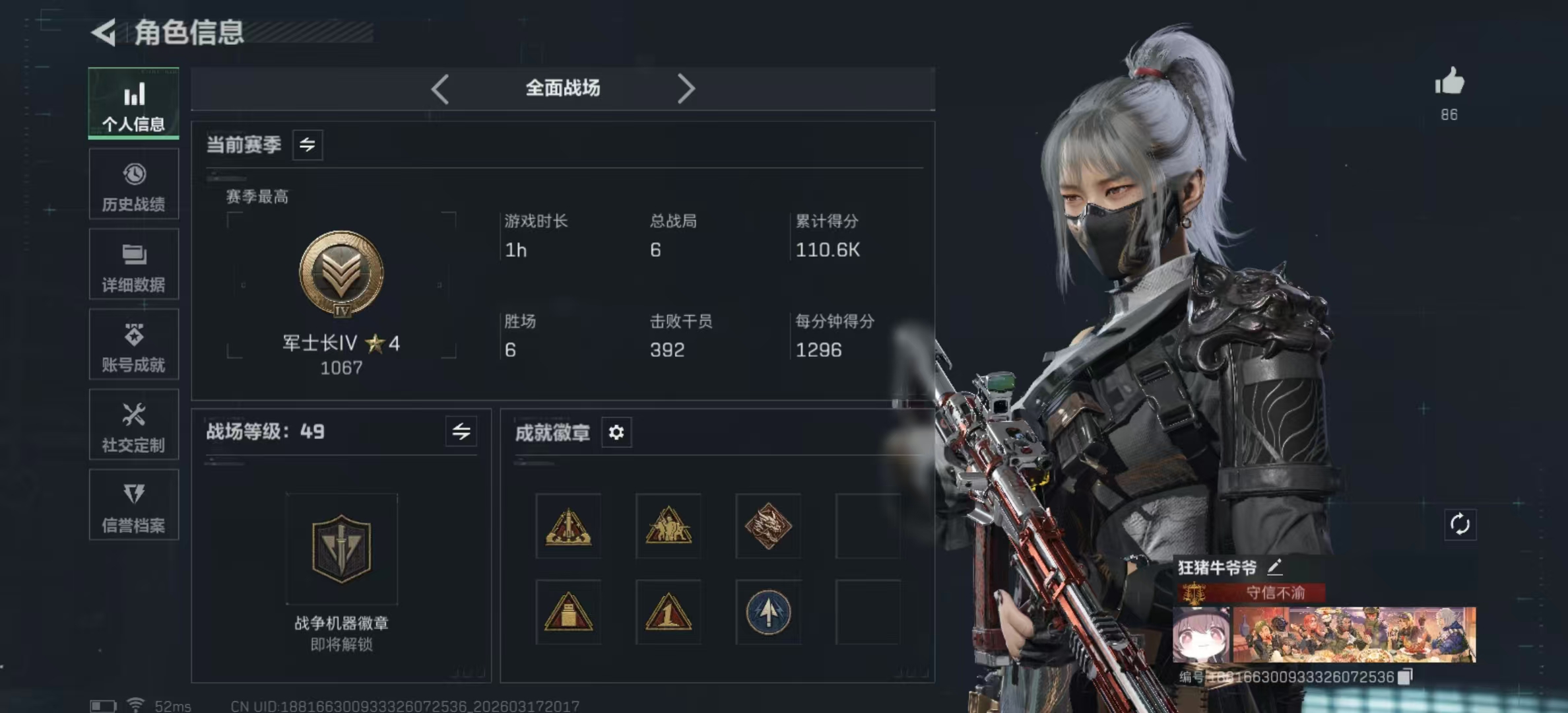Image resolution: width=1568 pixels, height=713 pixels.
Task: Toggle the season swap button beside 当前赛季
Action: coord(308,145)
